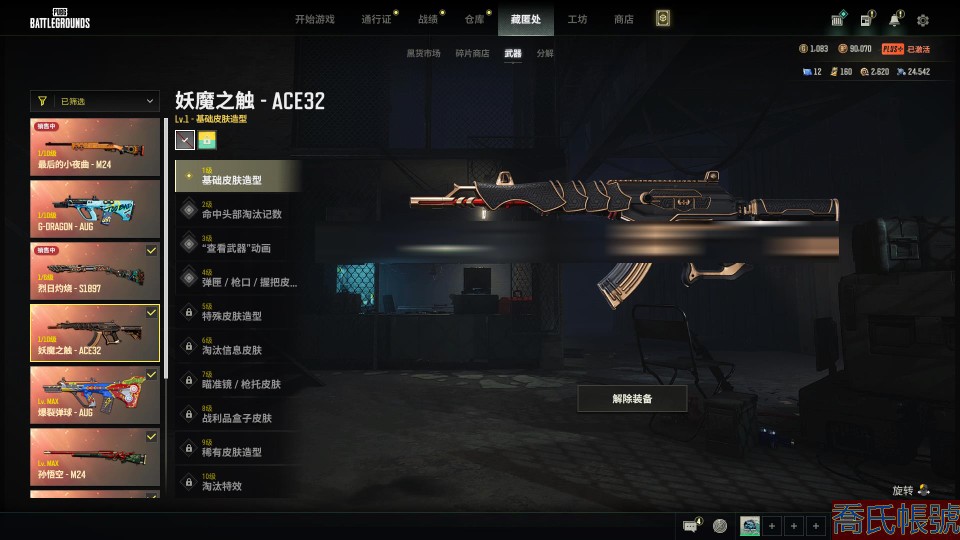Go to the 仓库 tab
The image size is (960, 540).
474,19
